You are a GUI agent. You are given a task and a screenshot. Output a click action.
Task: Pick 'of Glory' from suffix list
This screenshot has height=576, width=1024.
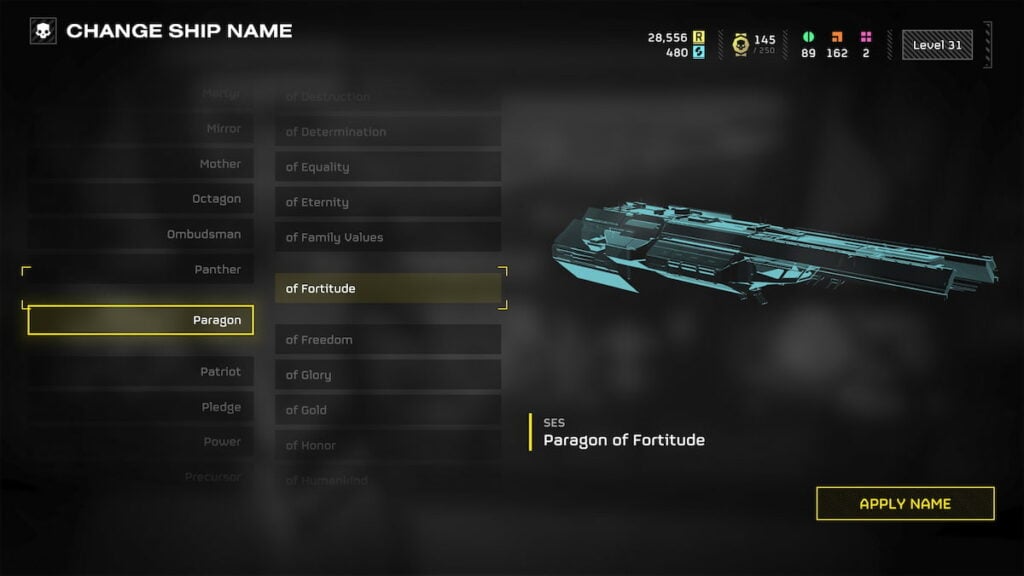[x=387, y=375]
